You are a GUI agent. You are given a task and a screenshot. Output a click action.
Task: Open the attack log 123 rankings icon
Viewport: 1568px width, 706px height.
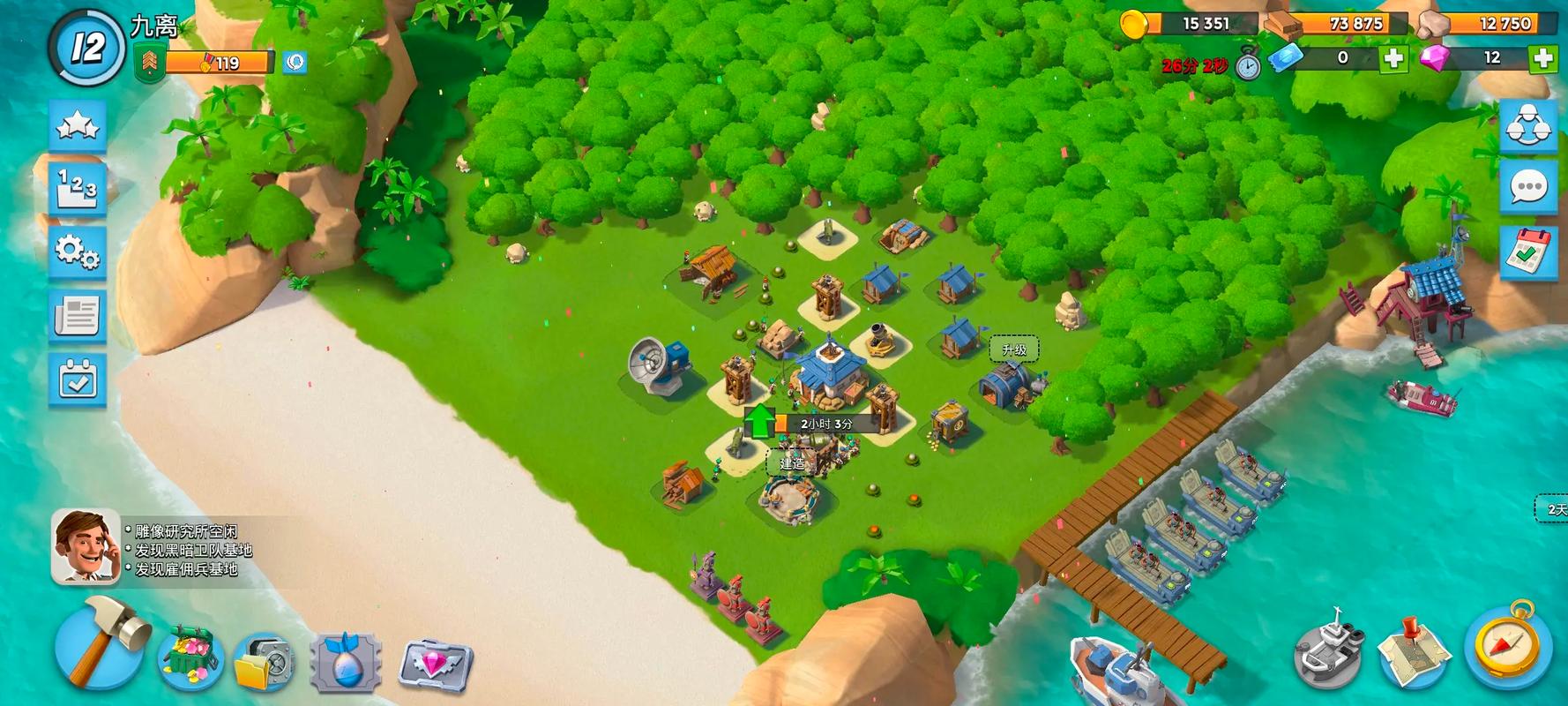click(x=78, y=187)
